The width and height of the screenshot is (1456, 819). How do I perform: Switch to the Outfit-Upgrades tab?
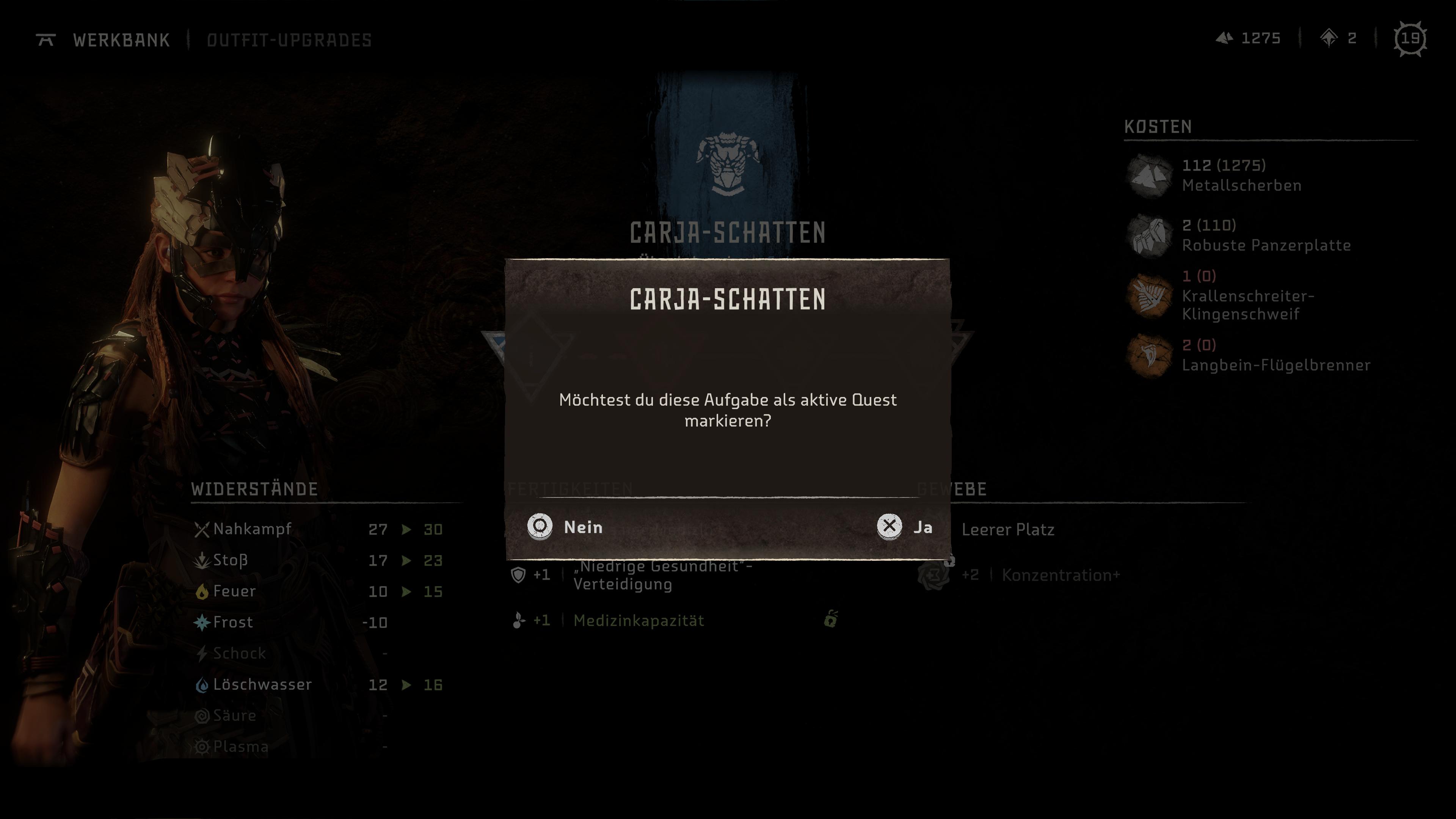(x=289, y=40)
